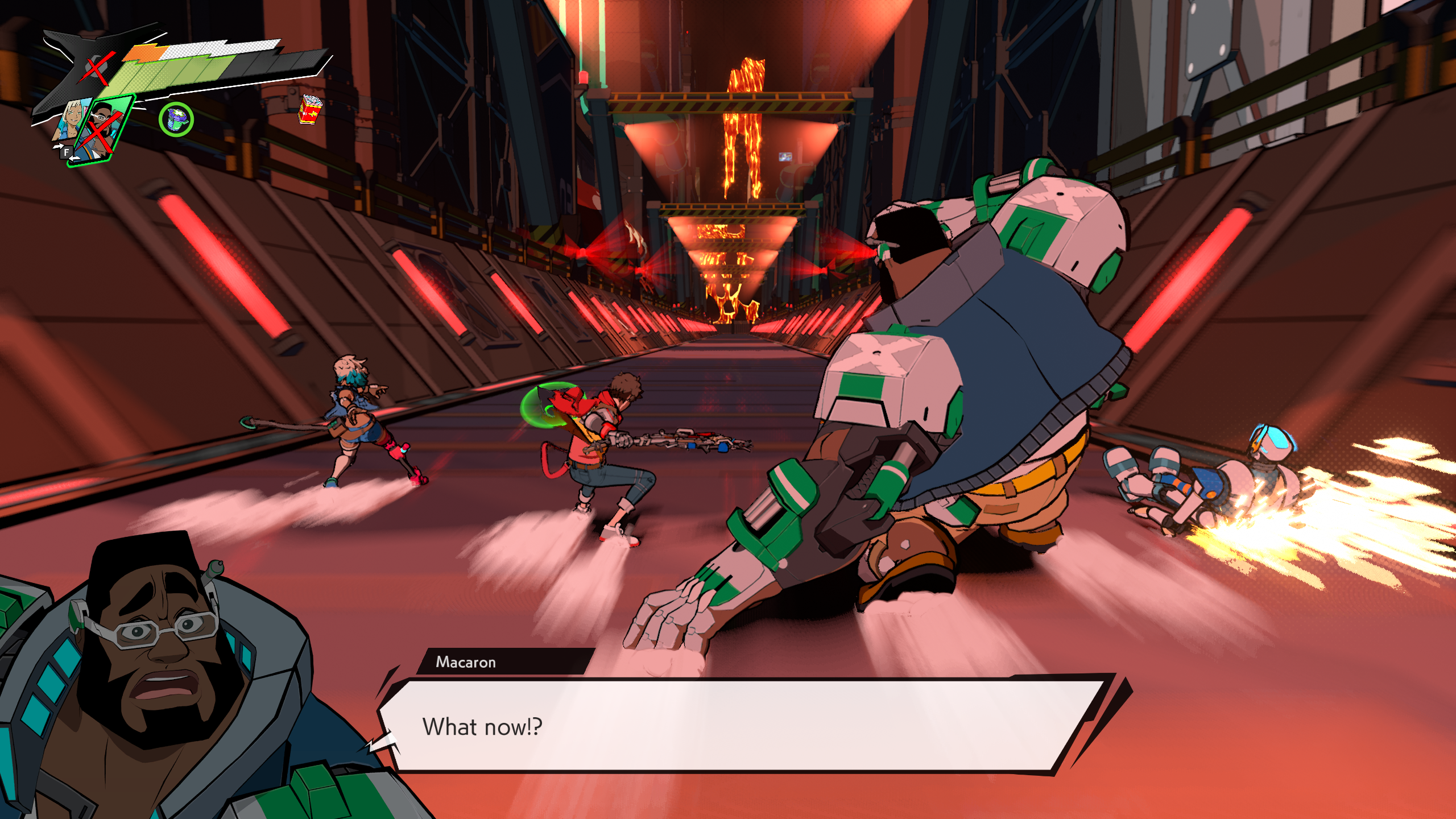
Task: Select Macaron's crossed-out partner portrait
Action: 102,132
